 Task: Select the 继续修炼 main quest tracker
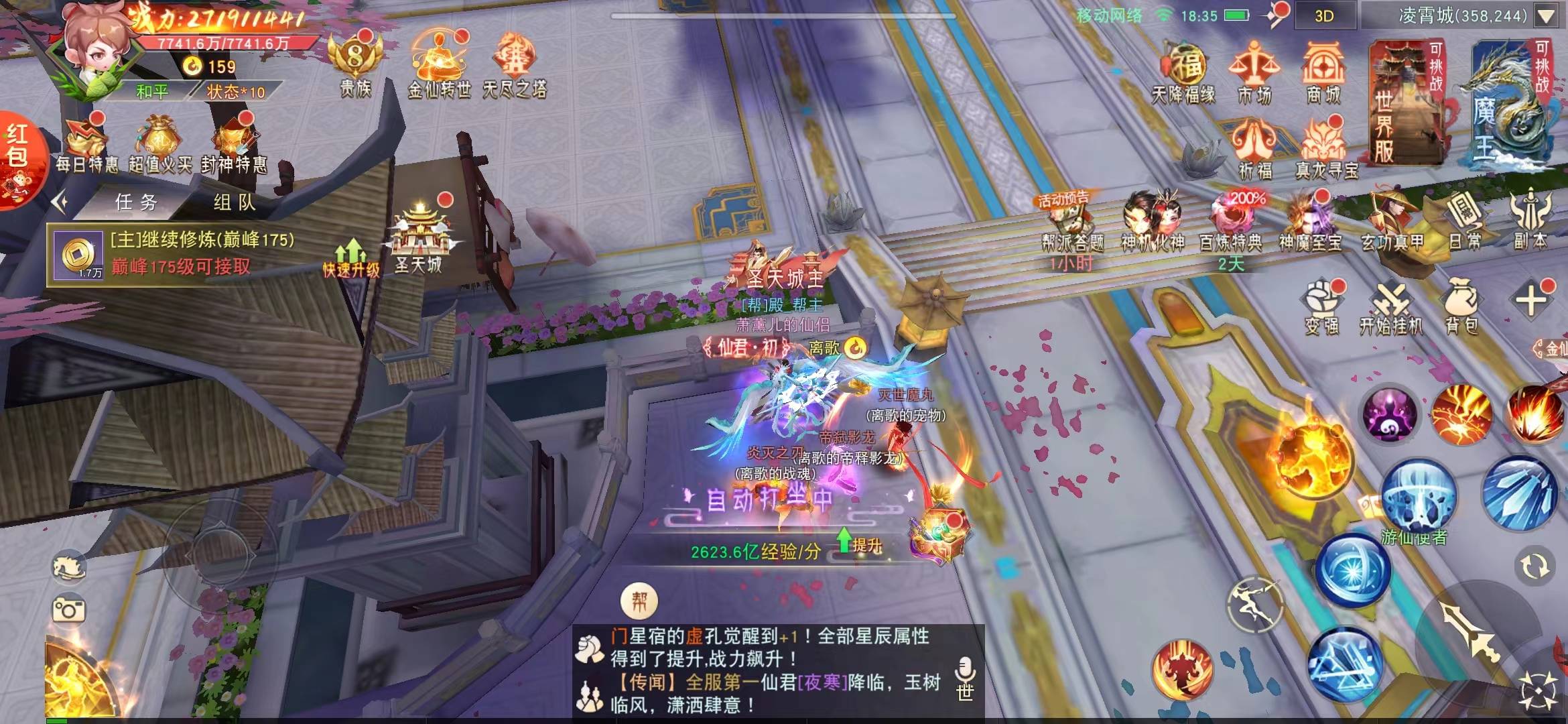(x=181, y=253)
